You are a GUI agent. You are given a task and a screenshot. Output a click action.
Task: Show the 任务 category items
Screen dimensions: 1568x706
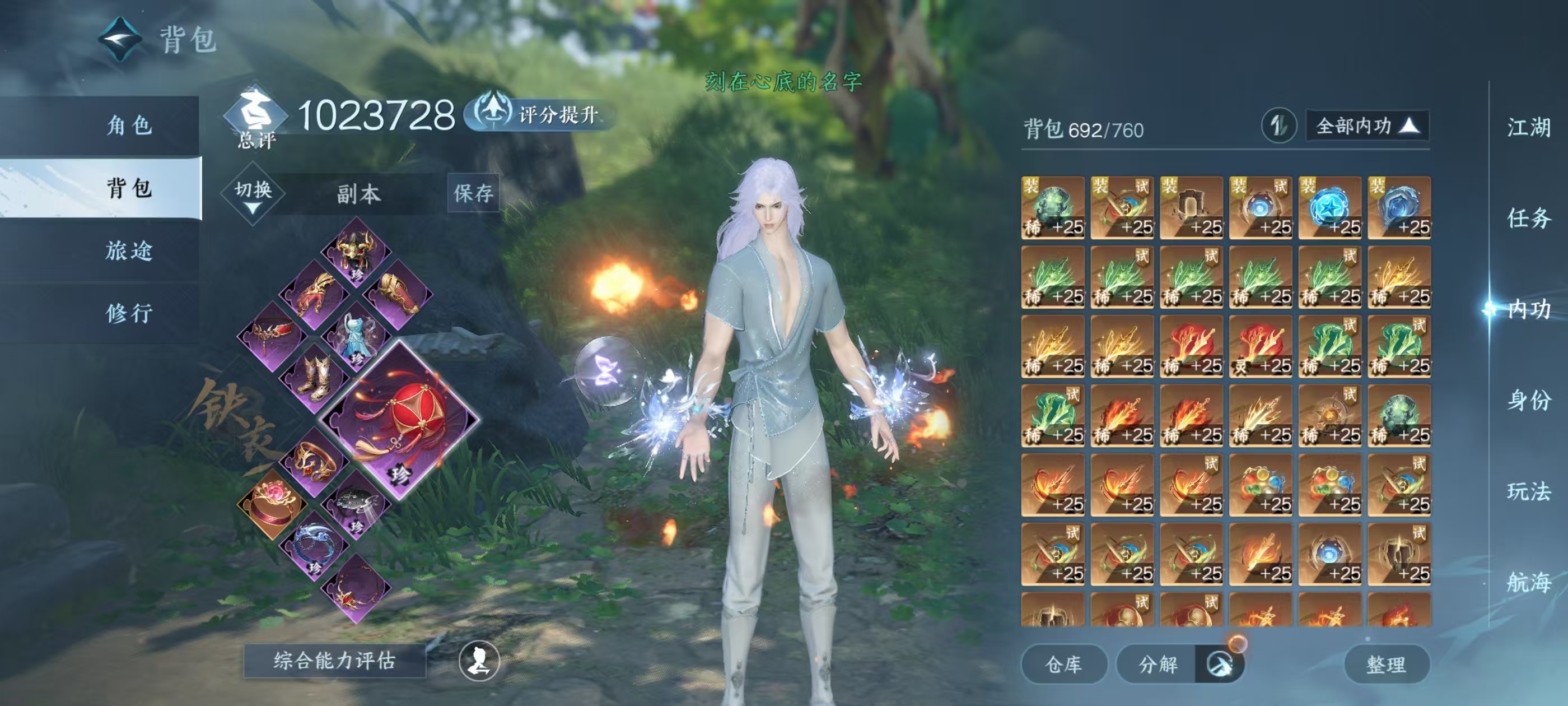click(1528, 218)
